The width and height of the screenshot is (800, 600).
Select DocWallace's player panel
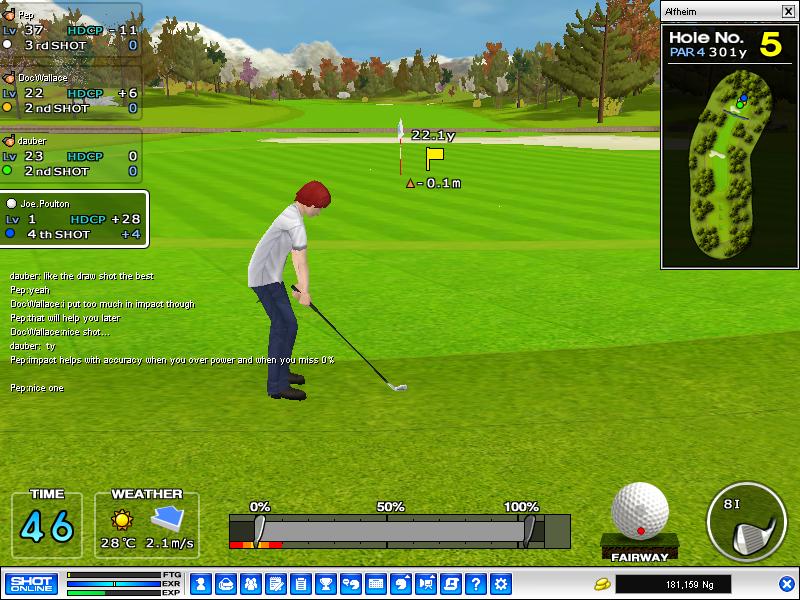(x=71, y=93)
